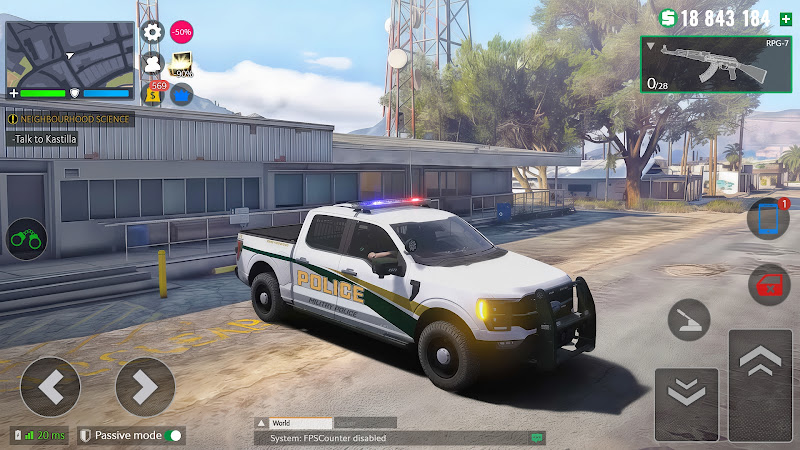Viewport: 800px width, 450px height.
Task: Tap the red car door button
Action: tap(768, 285)
